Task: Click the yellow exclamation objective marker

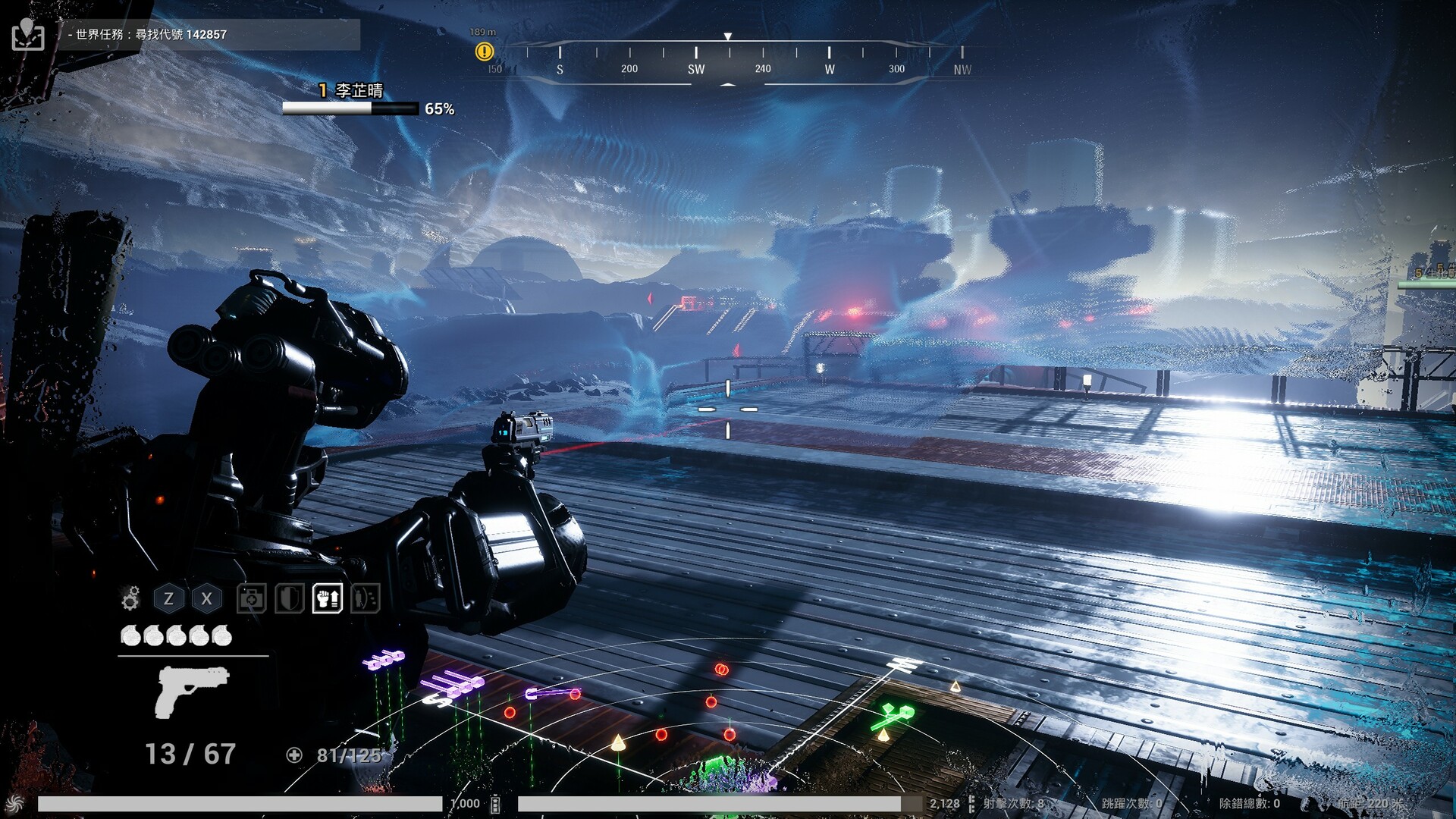Action: [484, 52]
